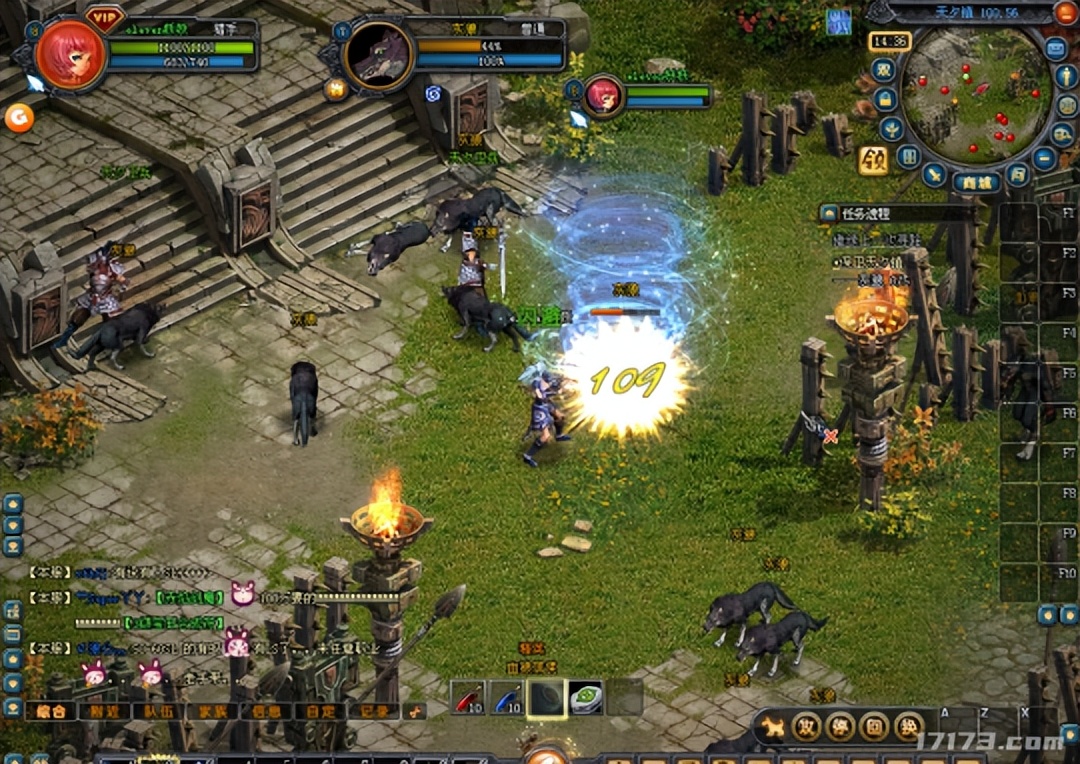Click the pet 回 return button
Image resolution: width=1080 pixels, height=764 pixels.
tap(874, 726)
